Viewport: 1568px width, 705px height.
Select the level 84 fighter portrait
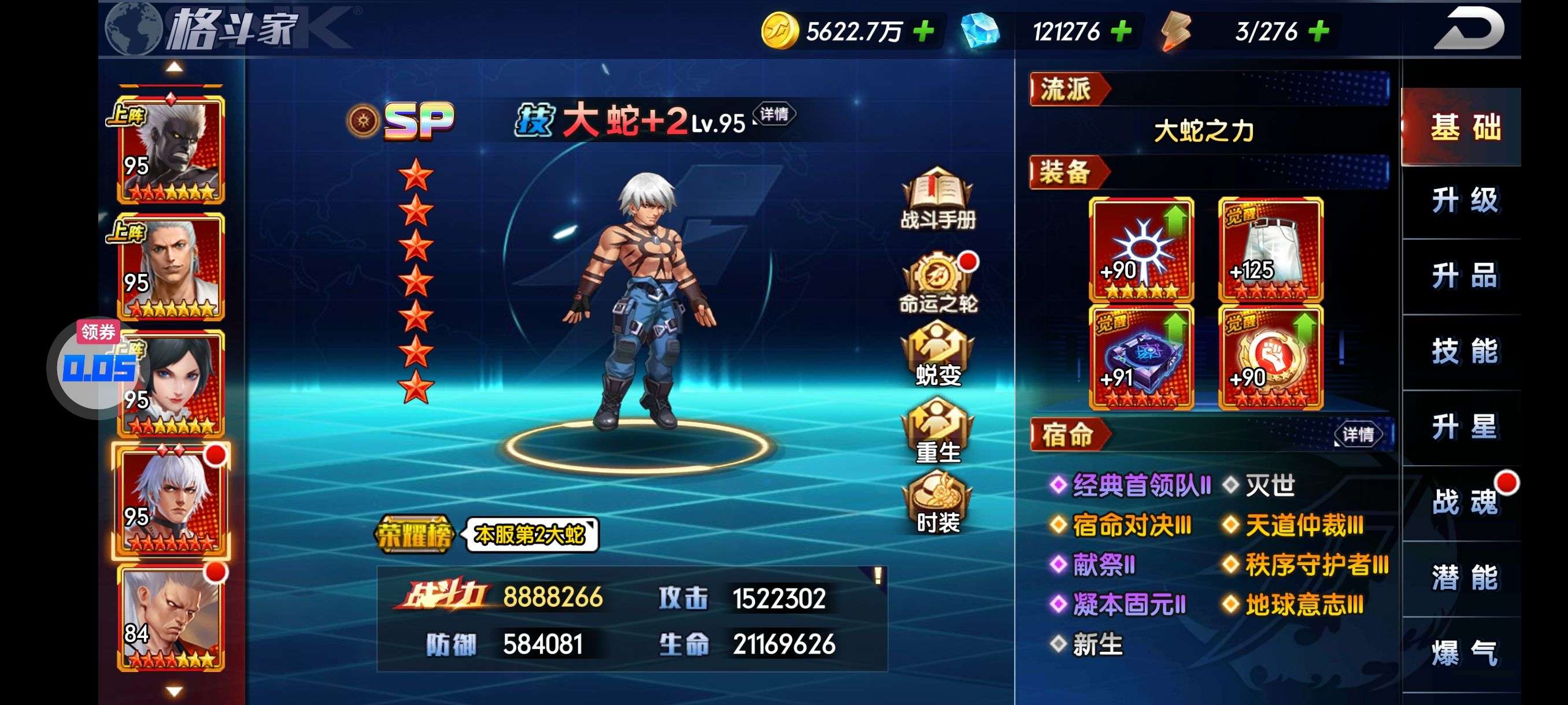pos(171,618)
